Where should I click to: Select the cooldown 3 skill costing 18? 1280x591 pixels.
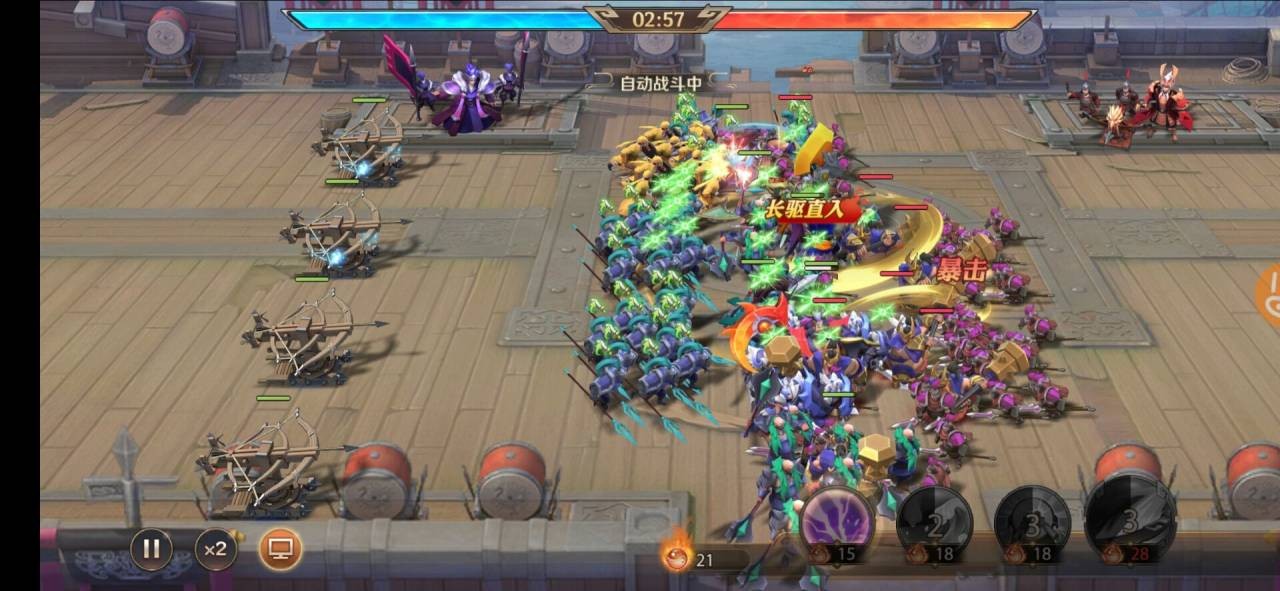point(1032,524)
